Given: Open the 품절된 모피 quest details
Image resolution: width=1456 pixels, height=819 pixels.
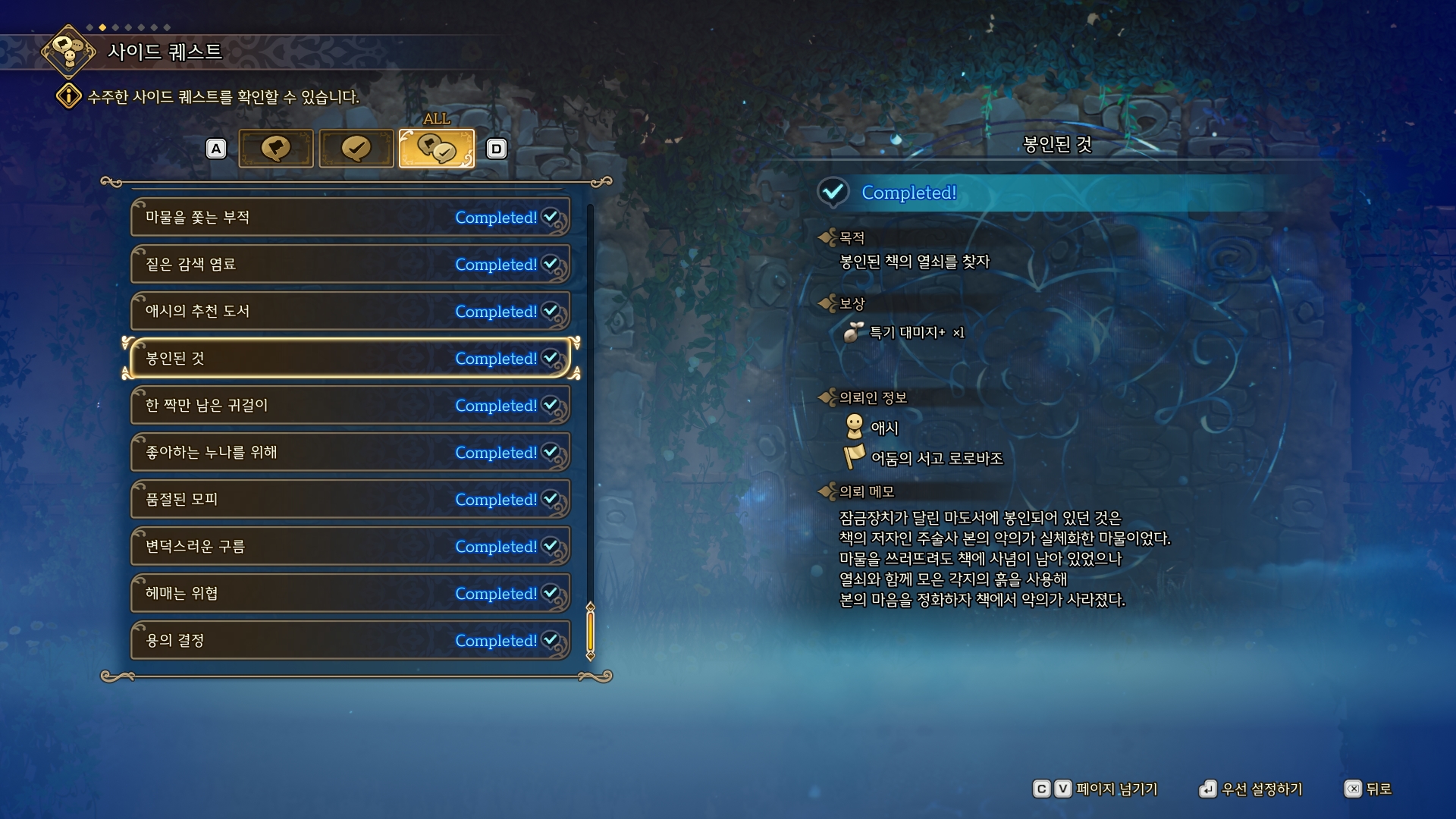Looking at the screenshot, I should point(350,500).
